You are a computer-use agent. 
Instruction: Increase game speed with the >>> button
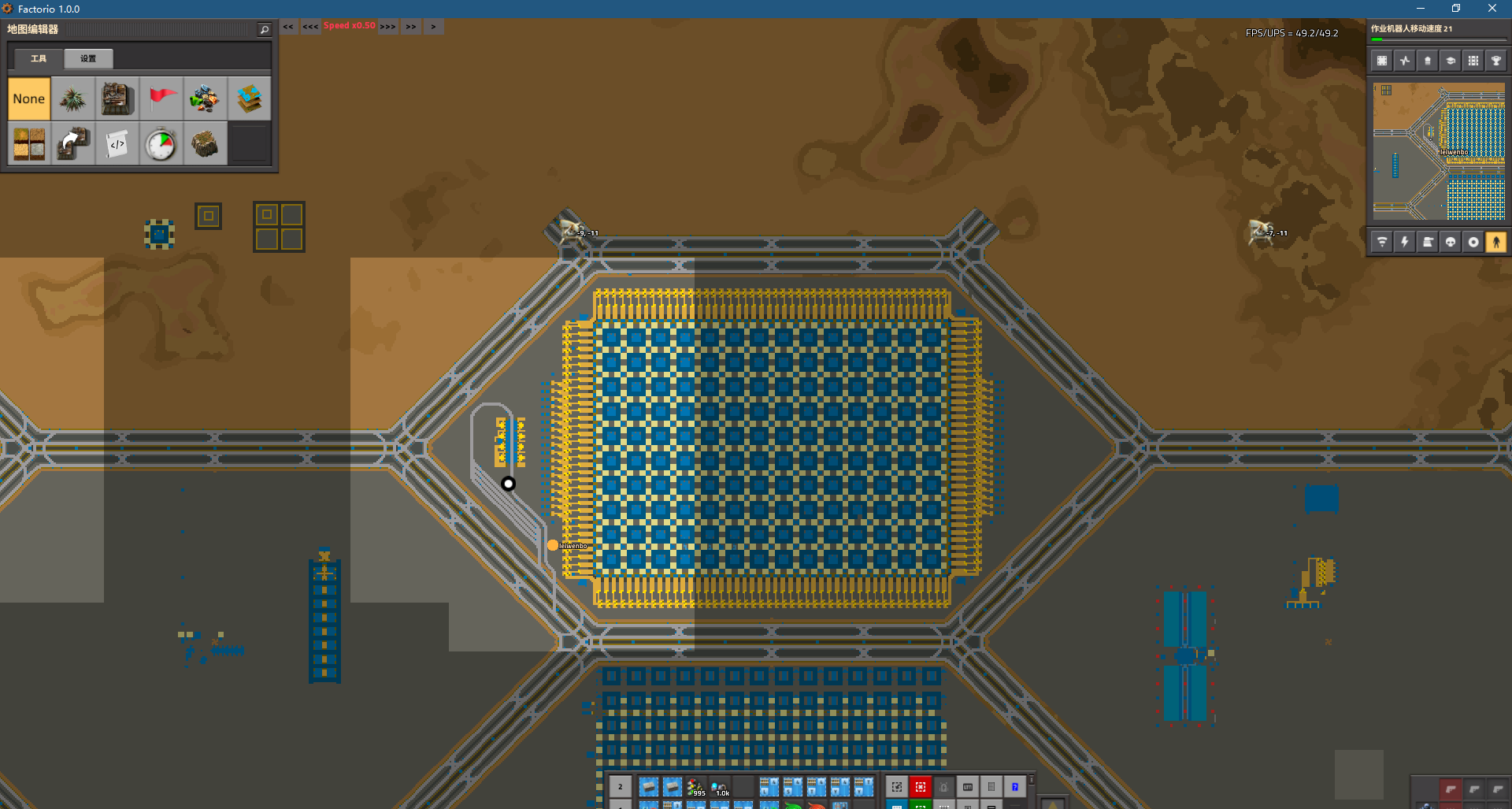pos(387,26)
